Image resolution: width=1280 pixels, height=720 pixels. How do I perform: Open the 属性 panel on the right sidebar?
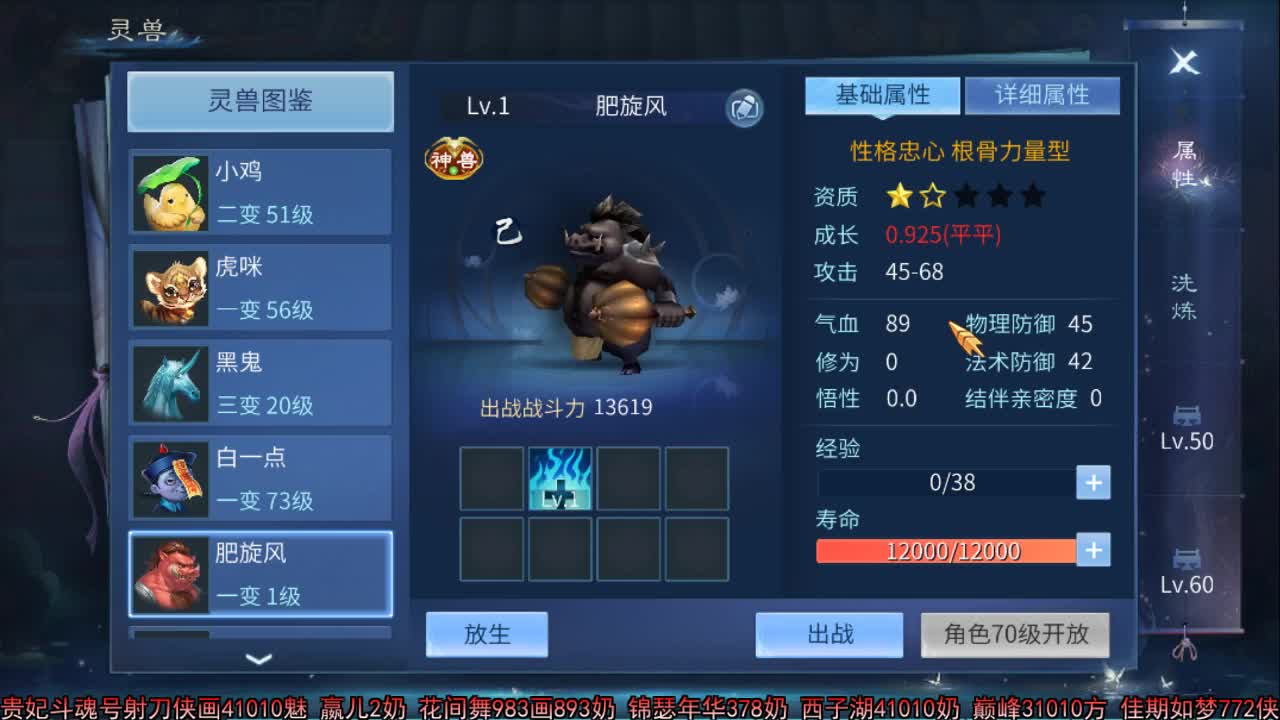pyautogui.click(x=1183, y=168)
